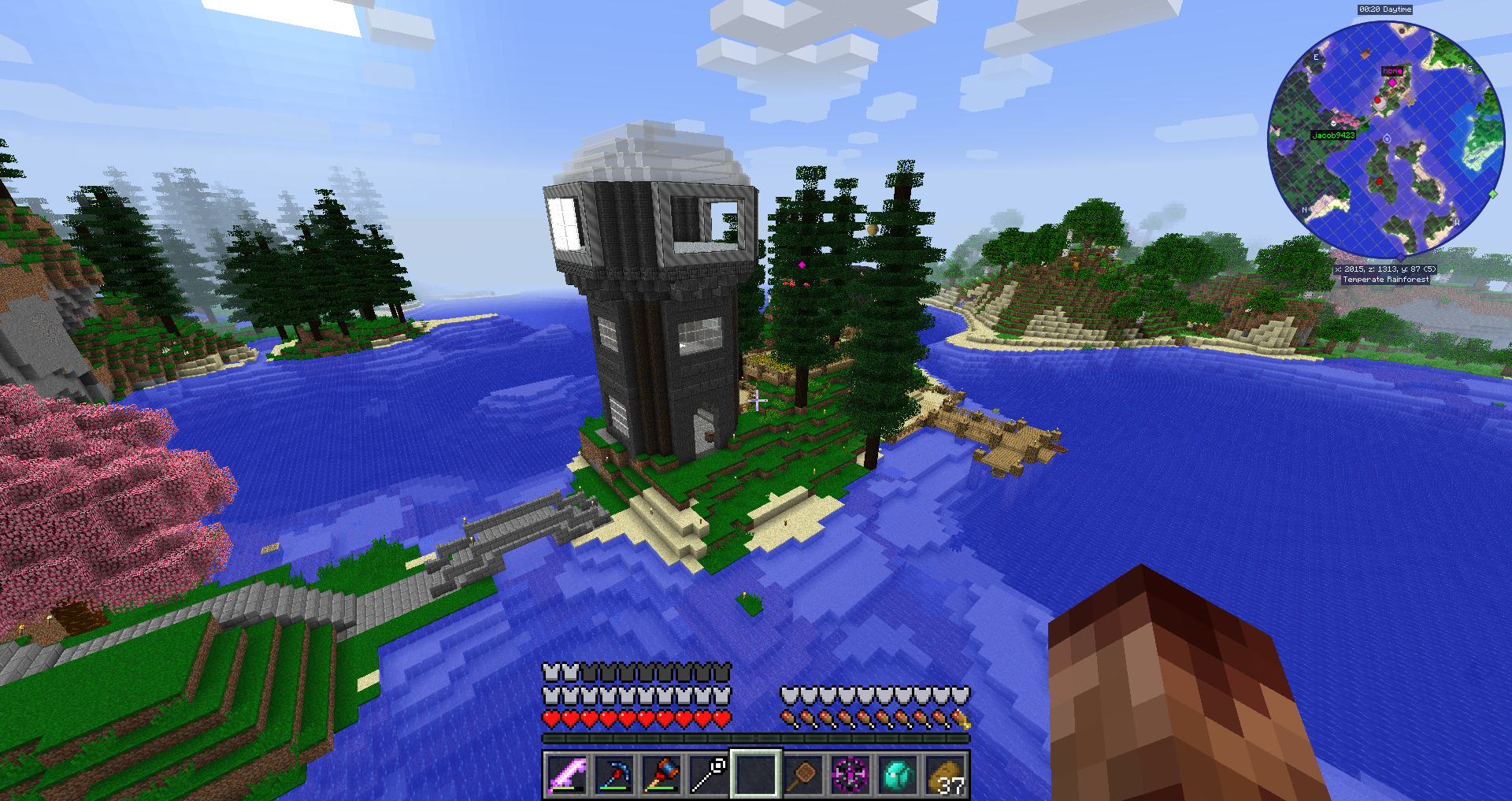
Task: Select the pink sword hotbar slot
Action: click(x=567, y=774)
